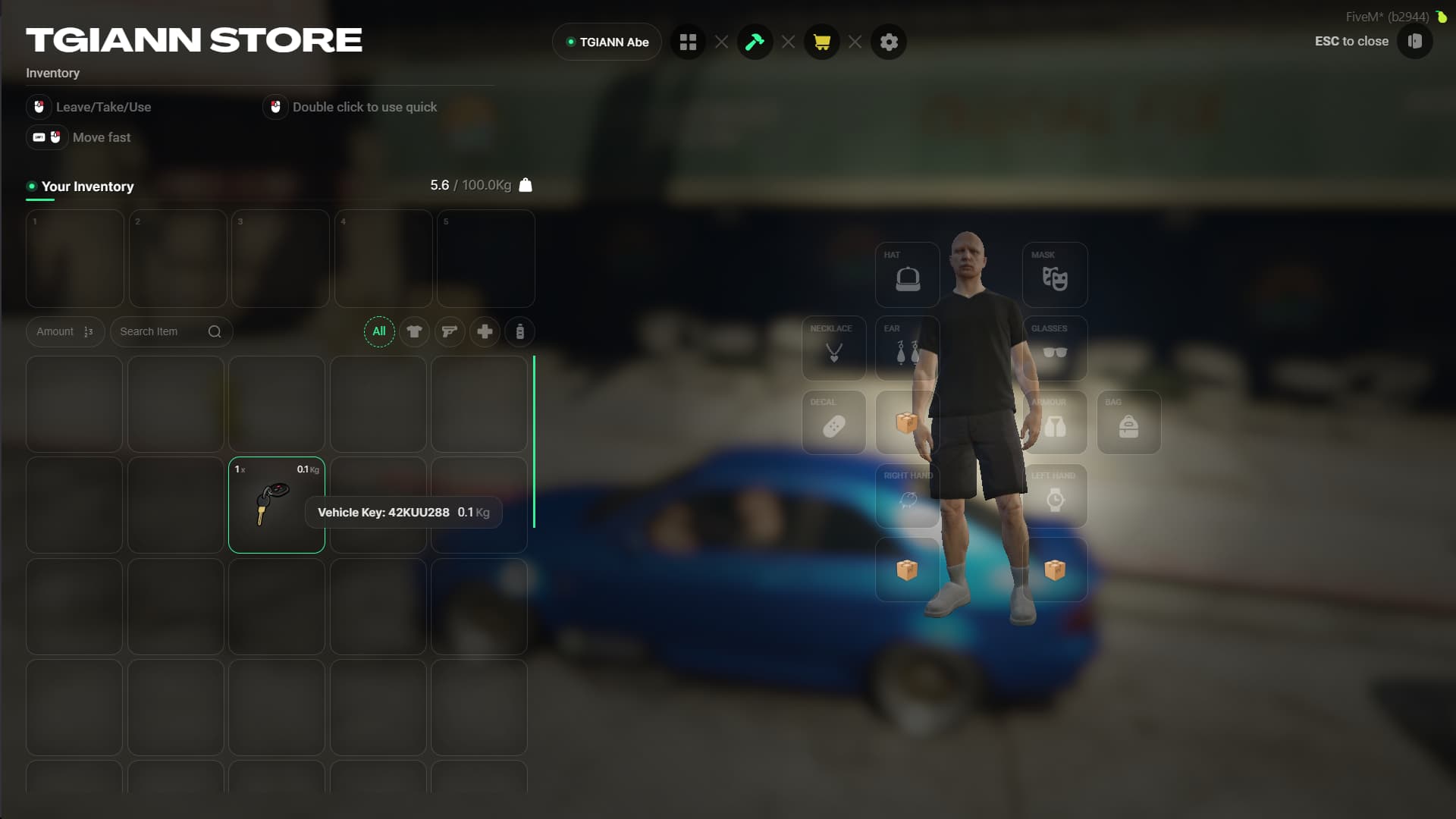
Task: Select the gun weapons filter icon
Action: click(450, 331)
